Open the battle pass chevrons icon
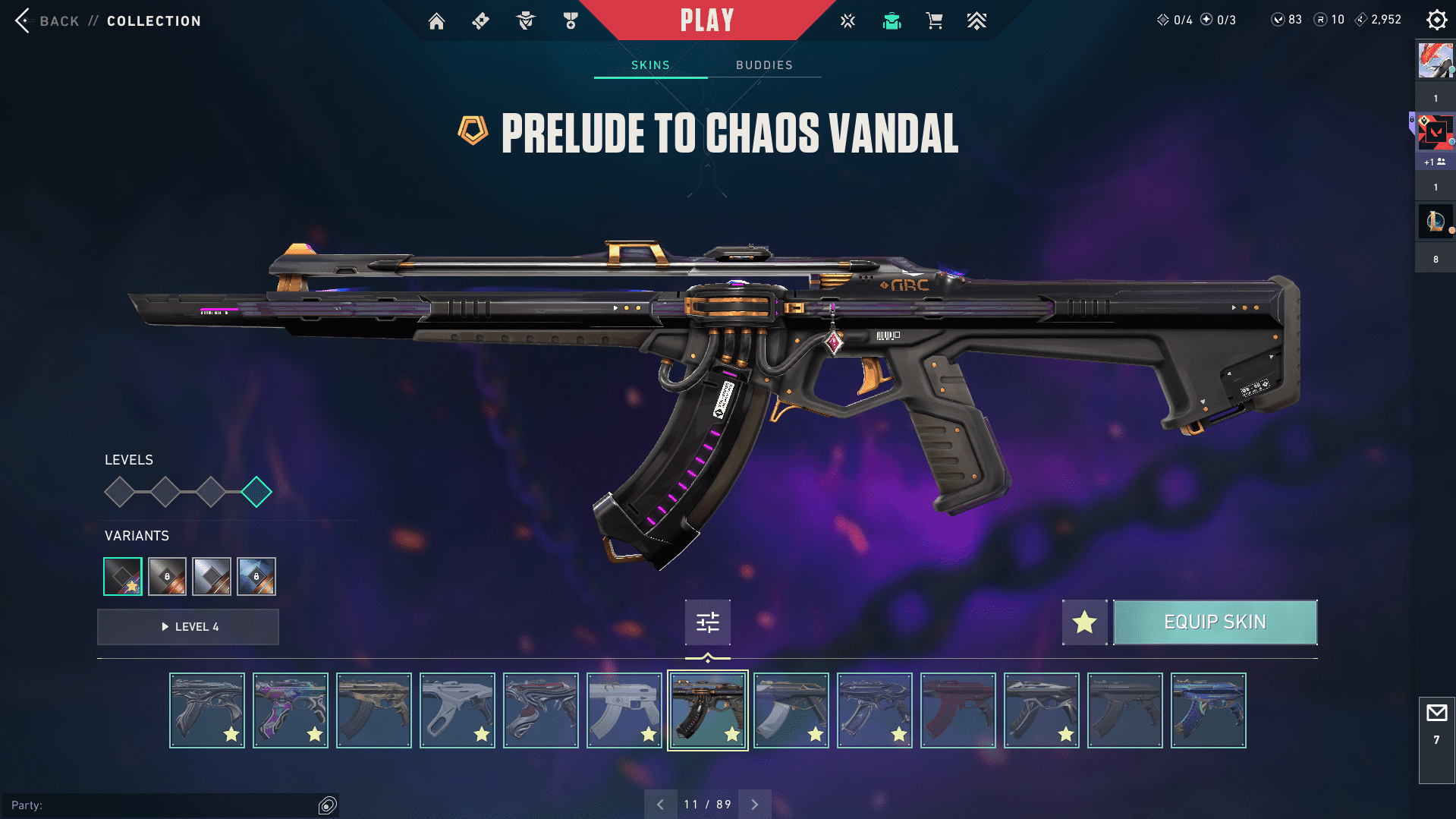This screenshot has height=819, width=1456. pos(976,21)
